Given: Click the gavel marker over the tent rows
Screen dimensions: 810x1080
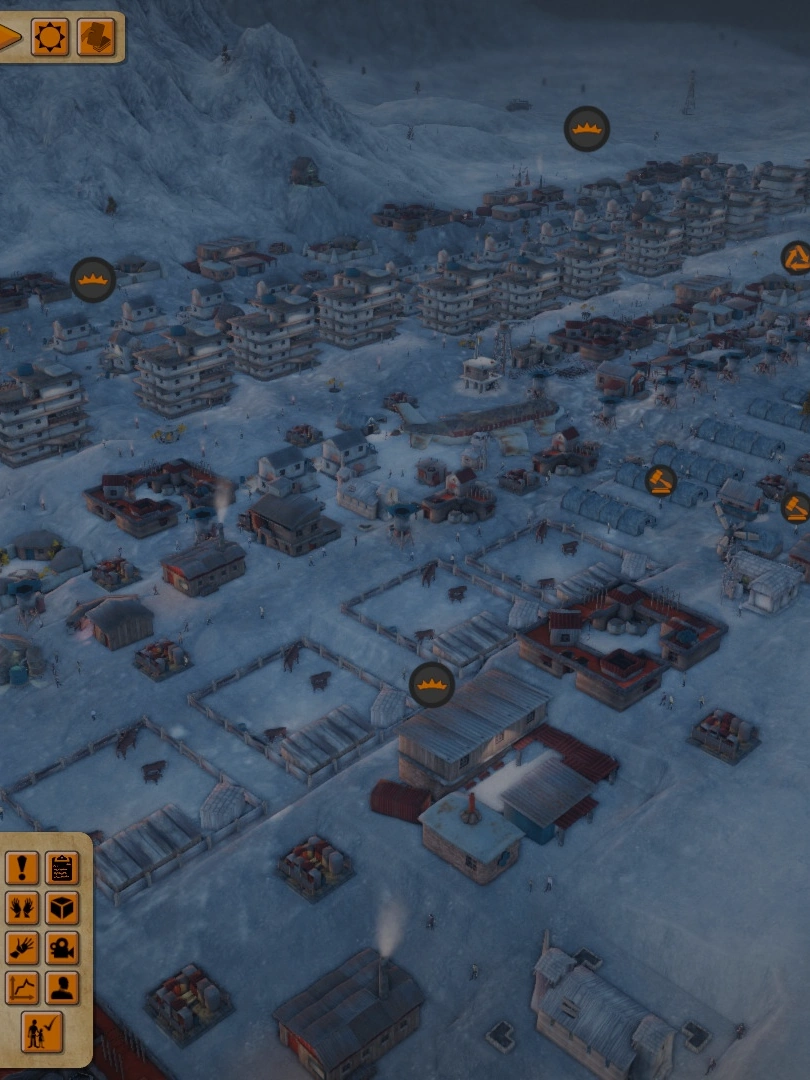Looking at the screenshot, I should [660, 481].
